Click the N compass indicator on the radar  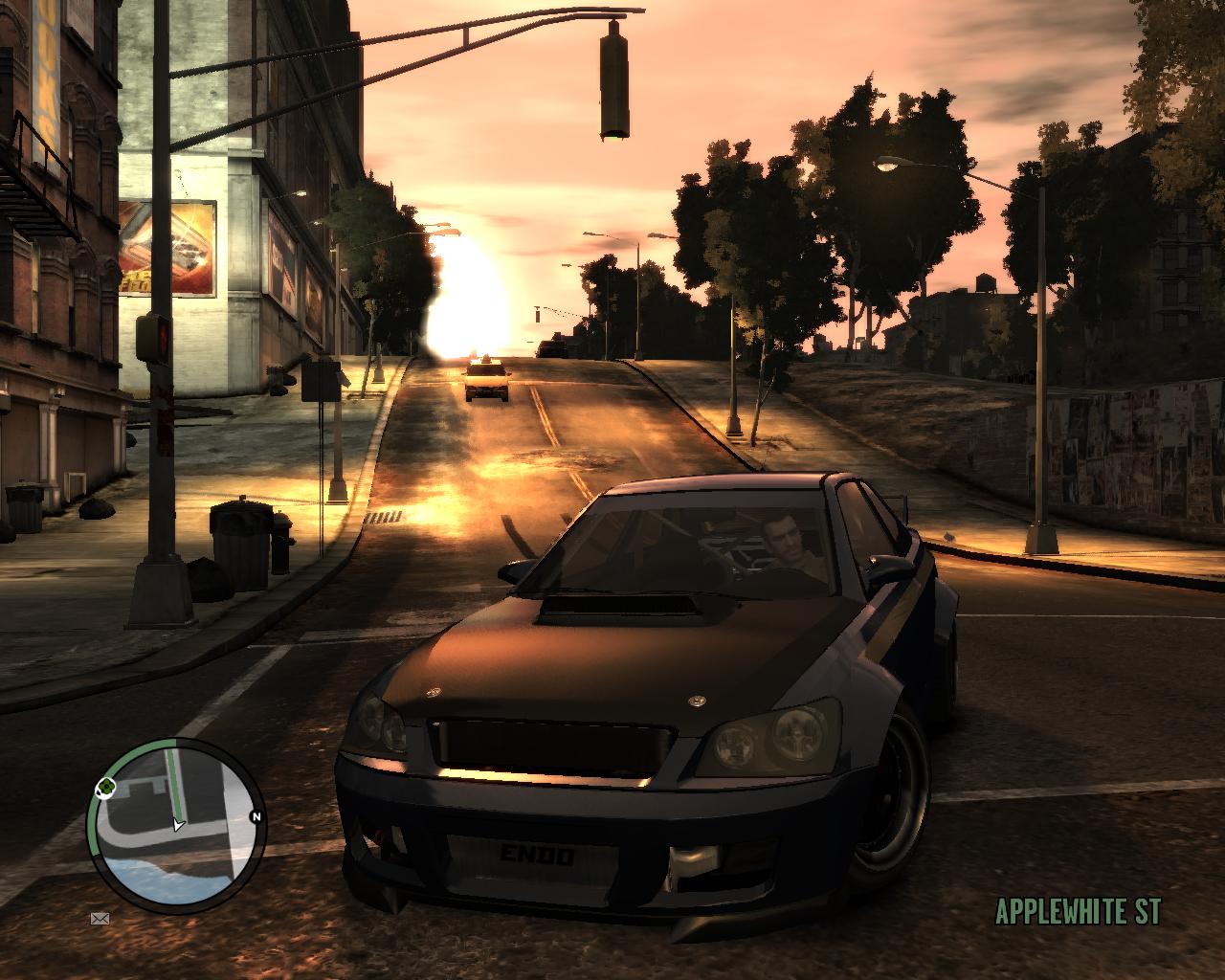(256, 816)
